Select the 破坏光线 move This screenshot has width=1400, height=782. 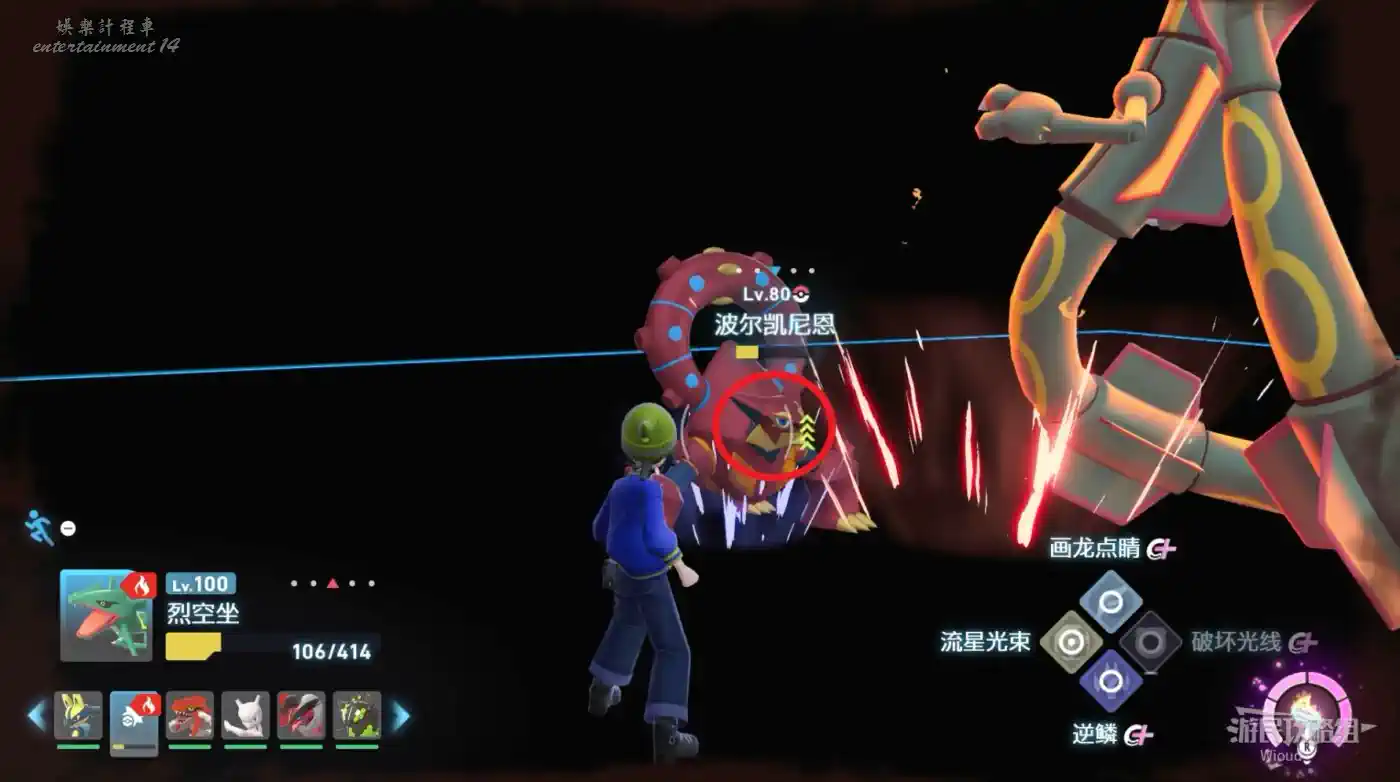[x=1150, y=641]
